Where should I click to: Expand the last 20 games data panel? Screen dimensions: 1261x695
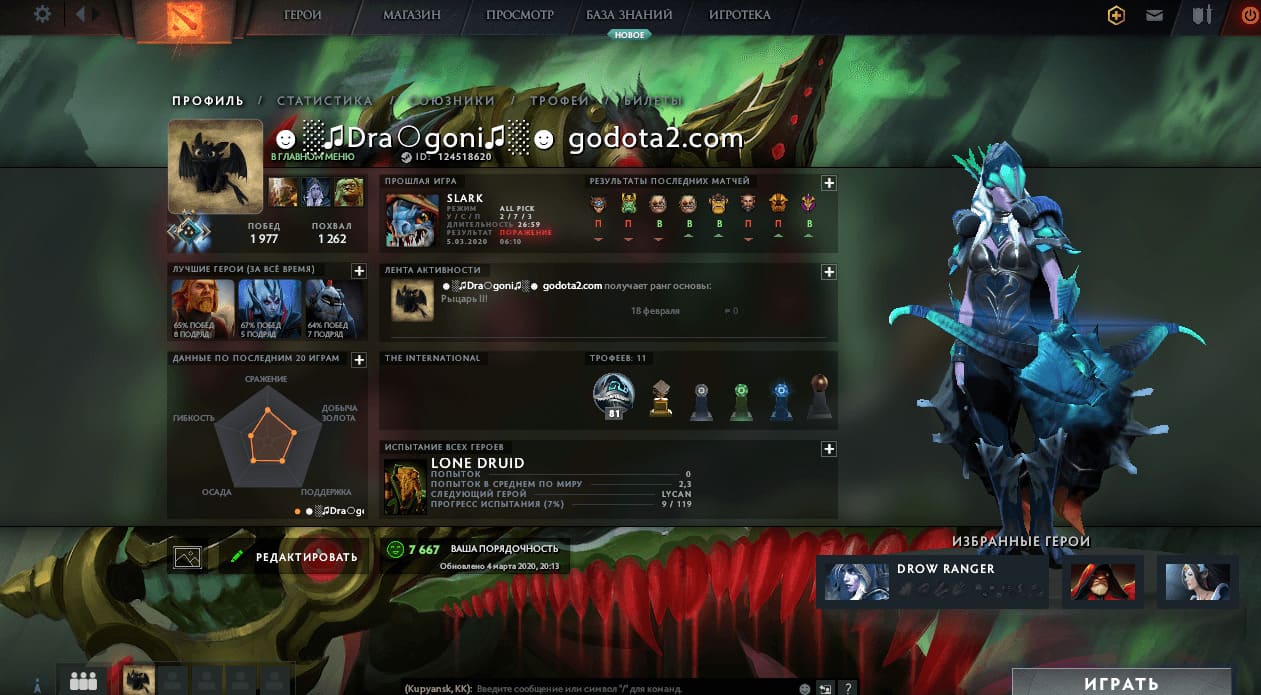[x=358, y=359]
